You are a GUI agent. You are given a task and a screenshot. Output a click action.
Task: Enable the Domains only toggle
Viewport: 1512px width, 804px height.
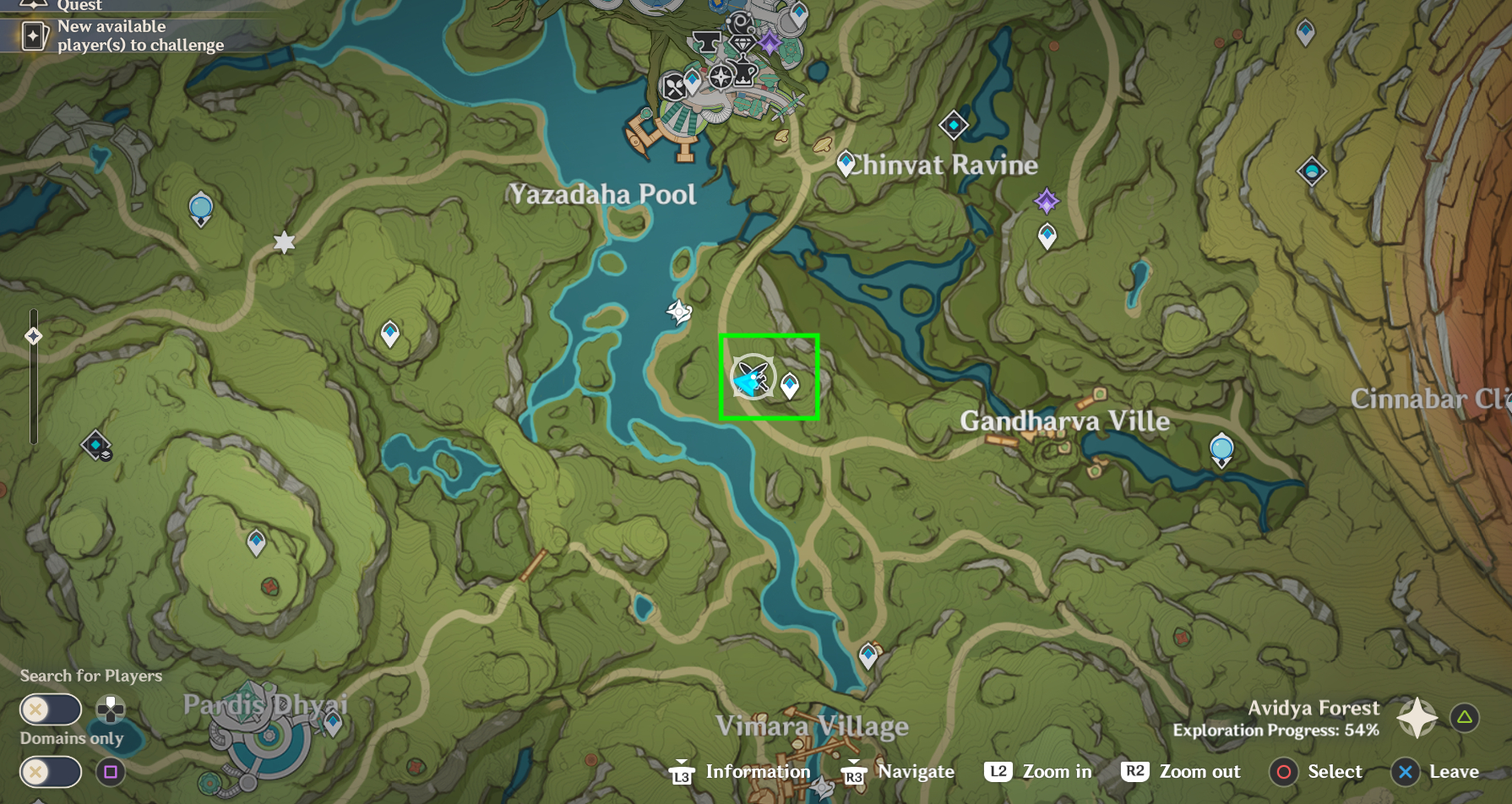(x=51, y=771)
